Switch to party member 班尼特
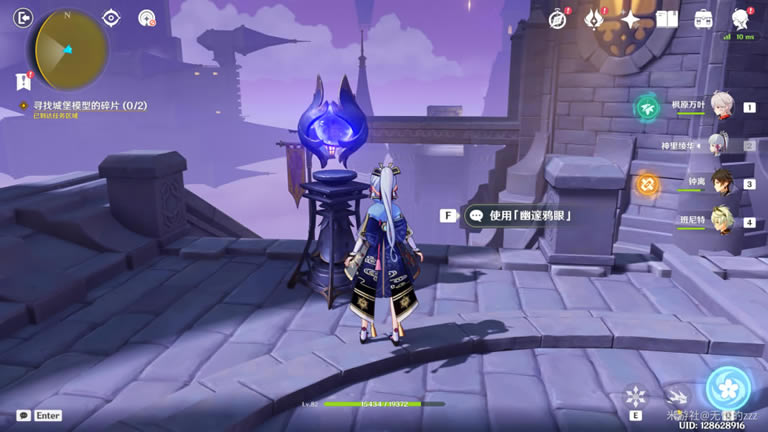Viewport: 768px width, 432px height. [x=718, y=223]
